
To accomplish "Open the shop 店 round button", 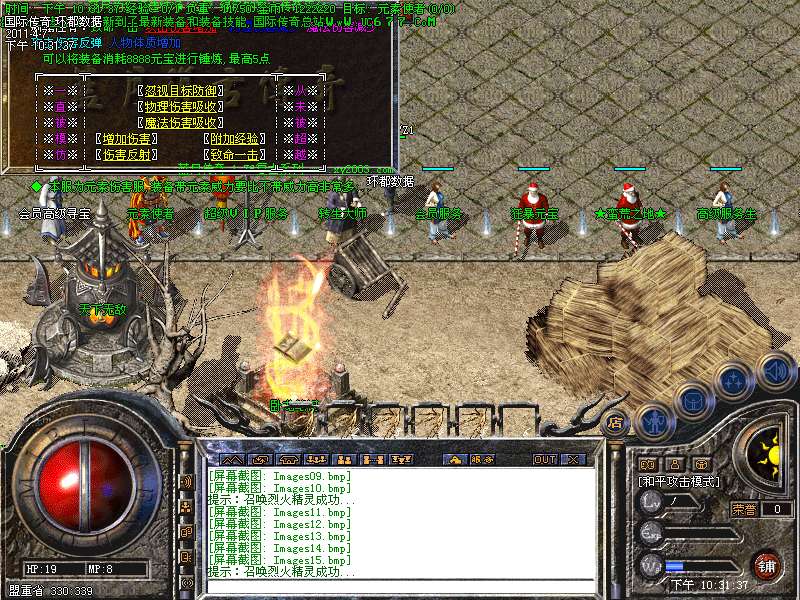I will [615, 423].
